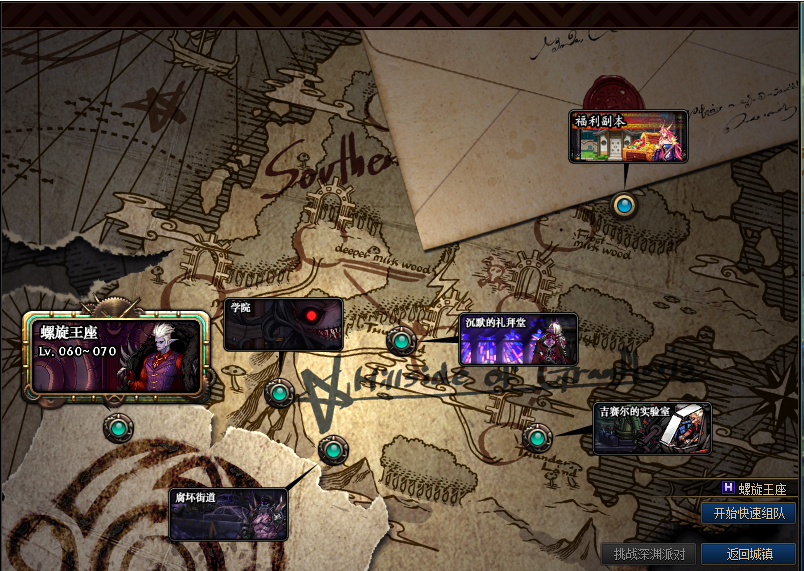Open the 福利副本 dungeon card
This screenshot has height=571, width=804.
(x=629, y=137)
